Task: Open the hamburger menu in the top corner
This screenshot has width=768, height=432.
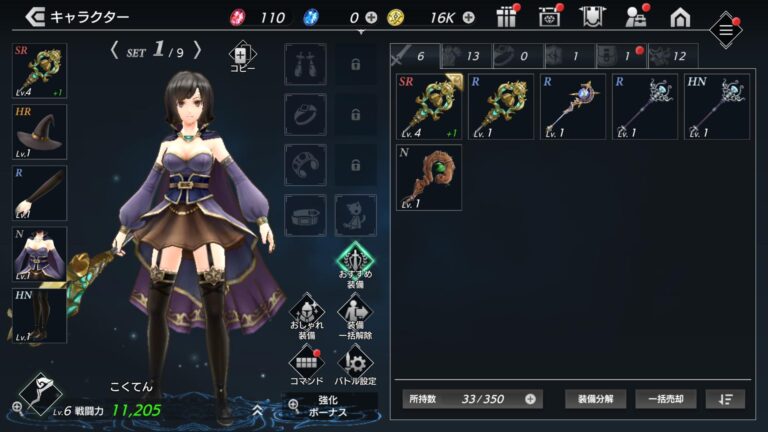Action: pos(725,30)
